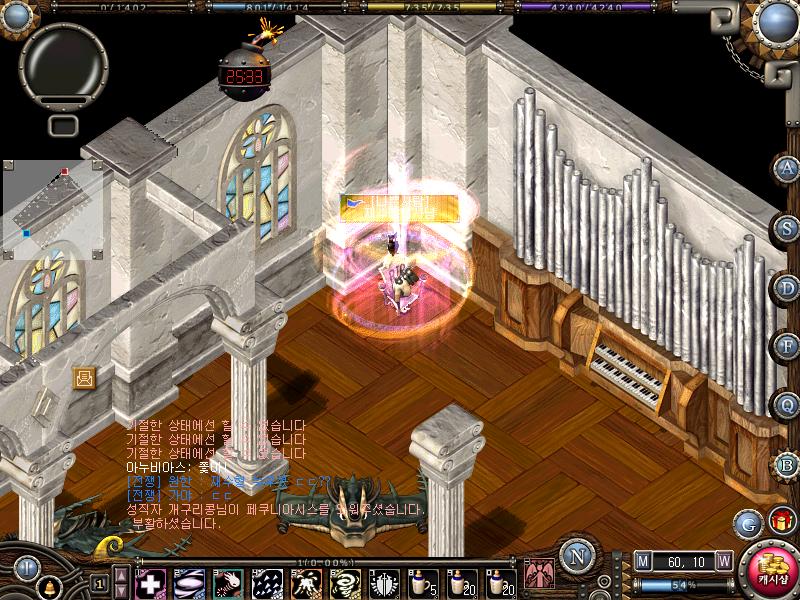This screenshot has height=600, width=800.
Task: Click the round B shortcut button
Action: (x=788, y=464)
